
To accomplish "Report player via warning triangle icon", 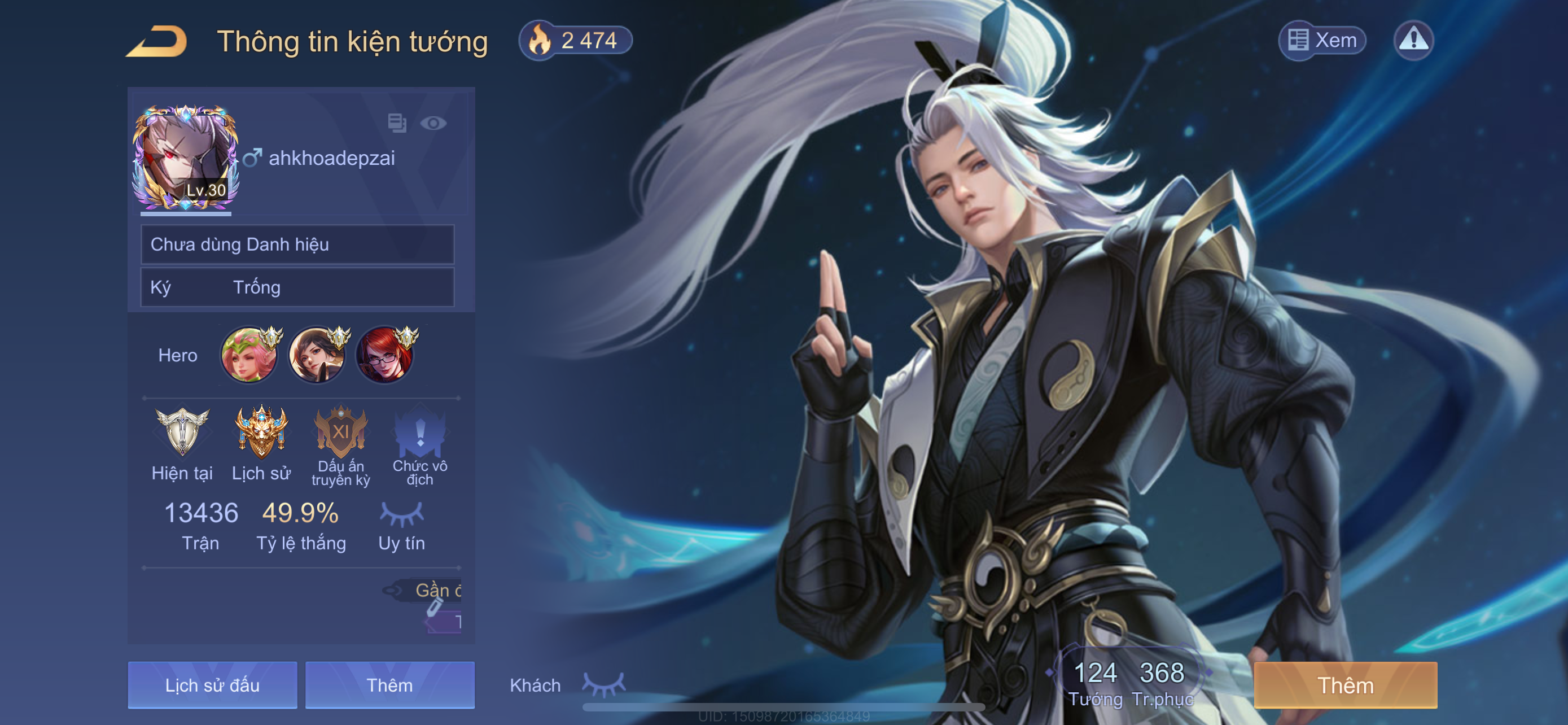I will [1413, 41].
